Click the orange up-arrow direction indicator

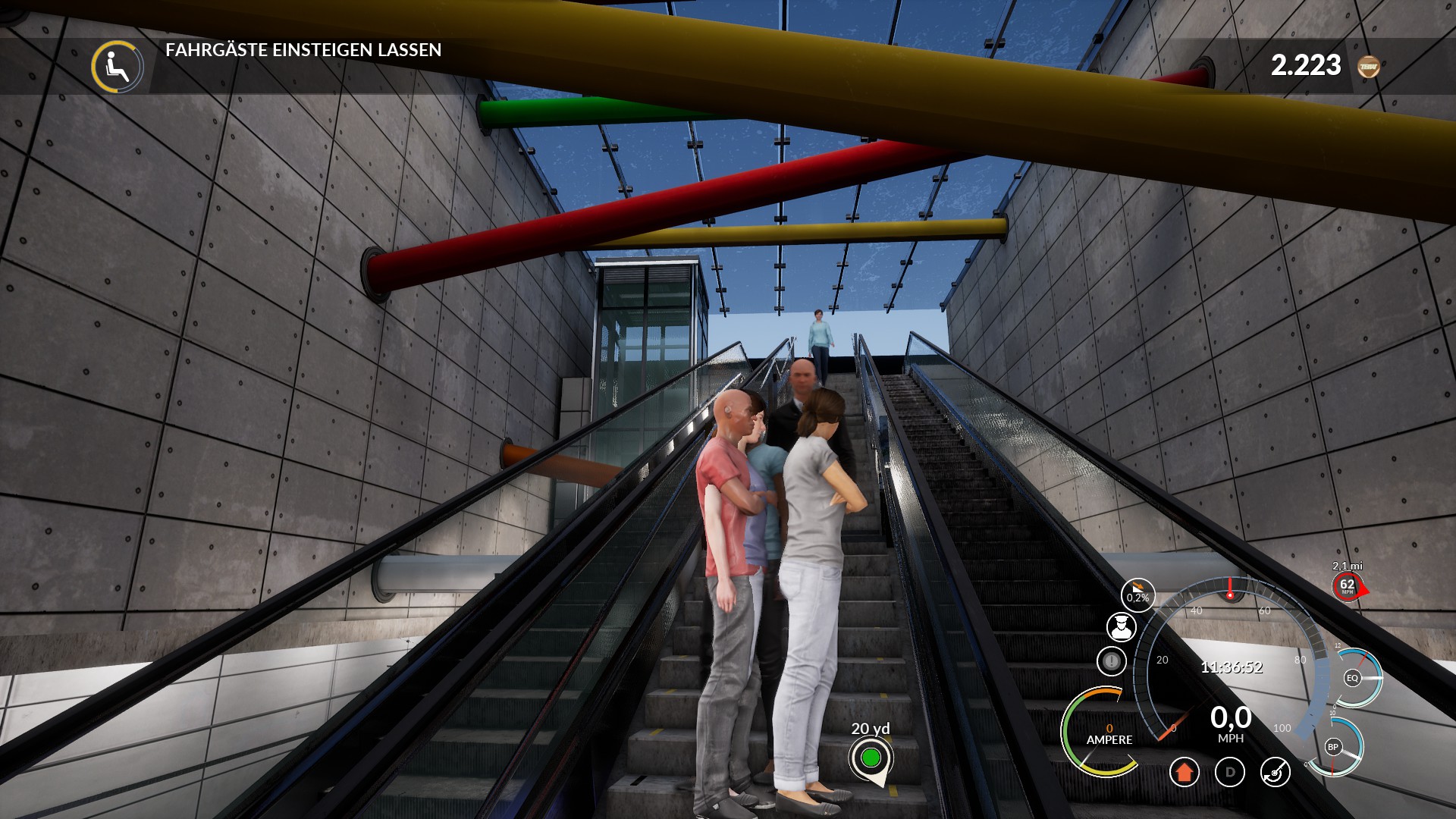[x=1184, y=773]
